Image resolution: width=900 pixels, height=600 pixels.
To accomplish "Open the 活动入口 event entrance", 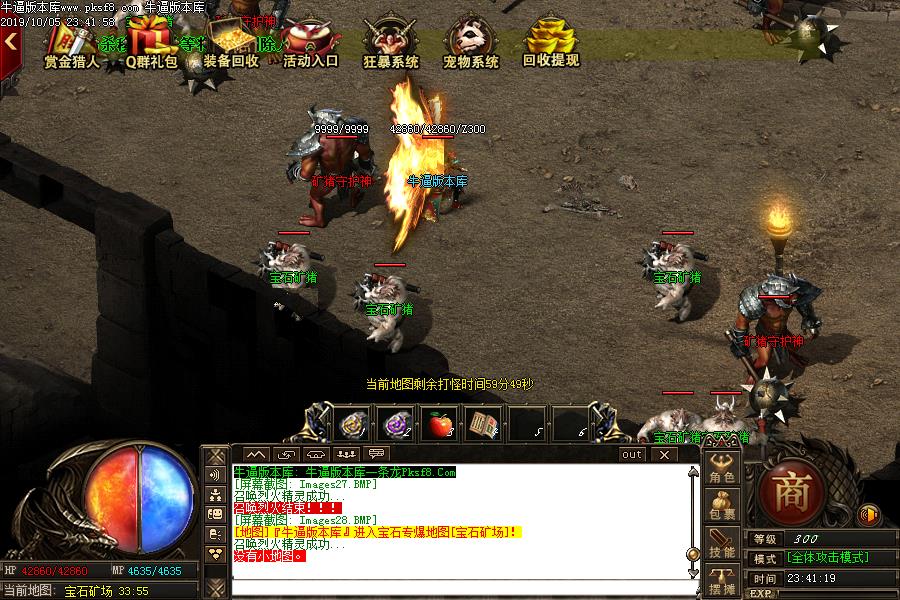I will [310, 45].
